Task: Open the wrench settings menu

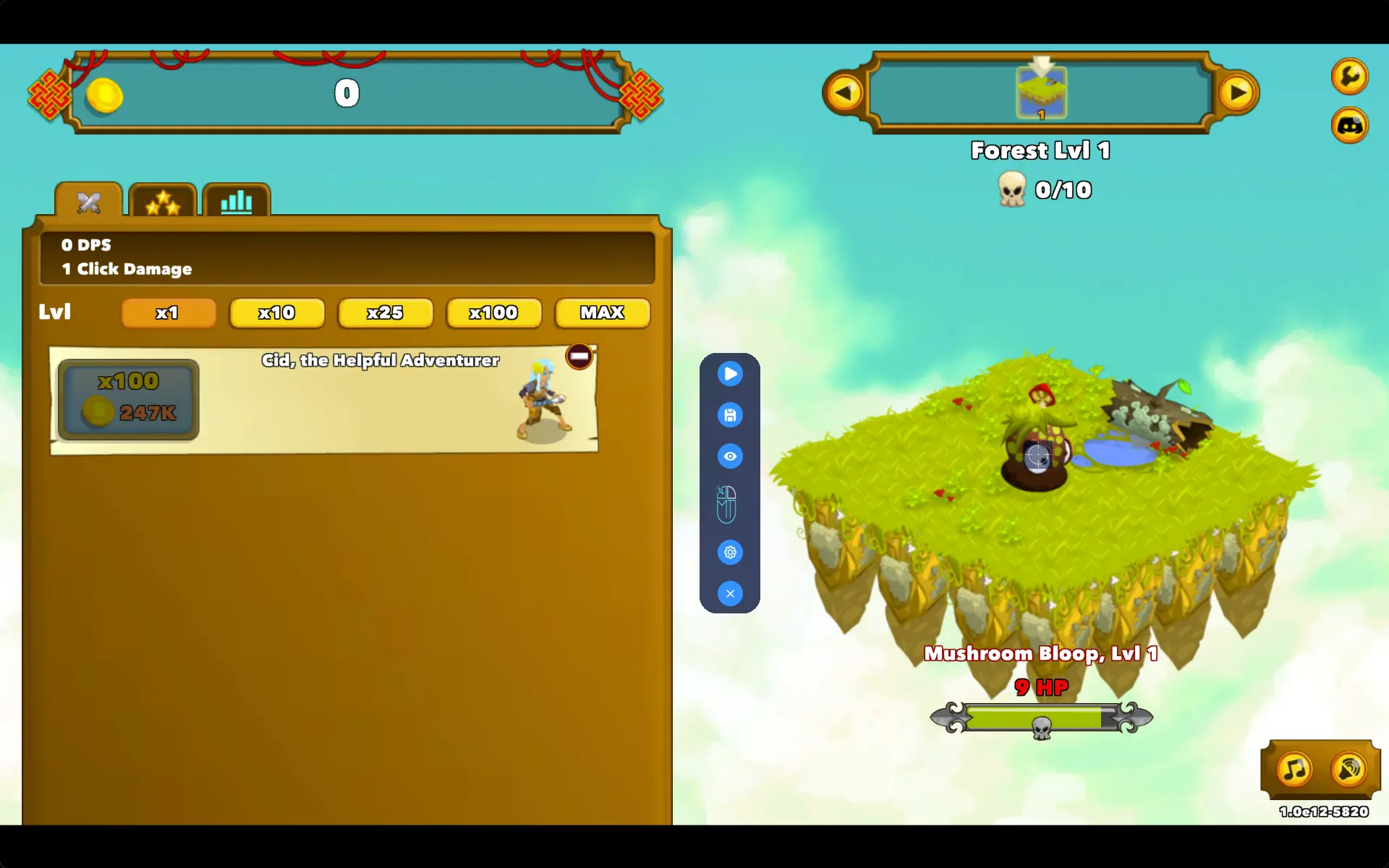Action: [x=1349, y=76]
